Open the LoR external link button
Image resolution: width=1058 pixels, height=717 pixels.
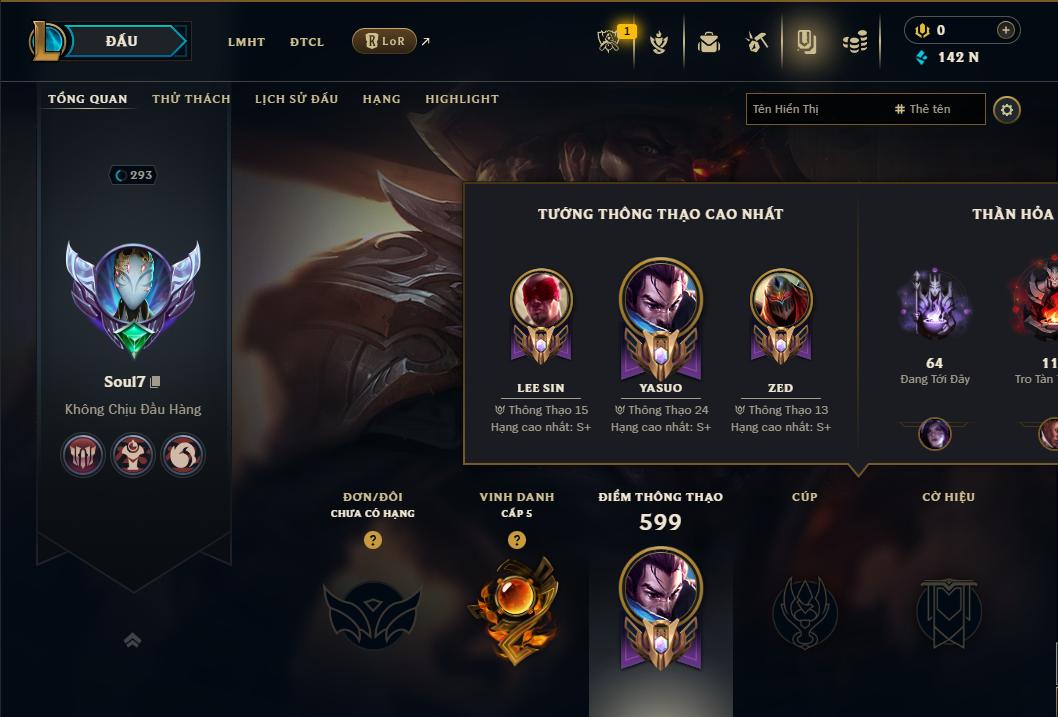pyautogui.click(x=385, y=41)
